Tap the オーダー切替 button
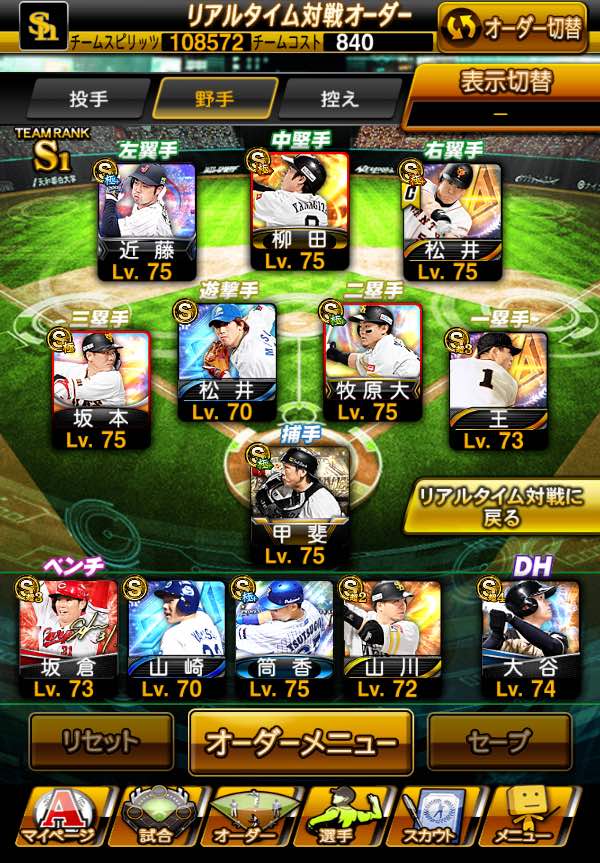The height and width of the screenshot is (863, 600). click(511, 28)
